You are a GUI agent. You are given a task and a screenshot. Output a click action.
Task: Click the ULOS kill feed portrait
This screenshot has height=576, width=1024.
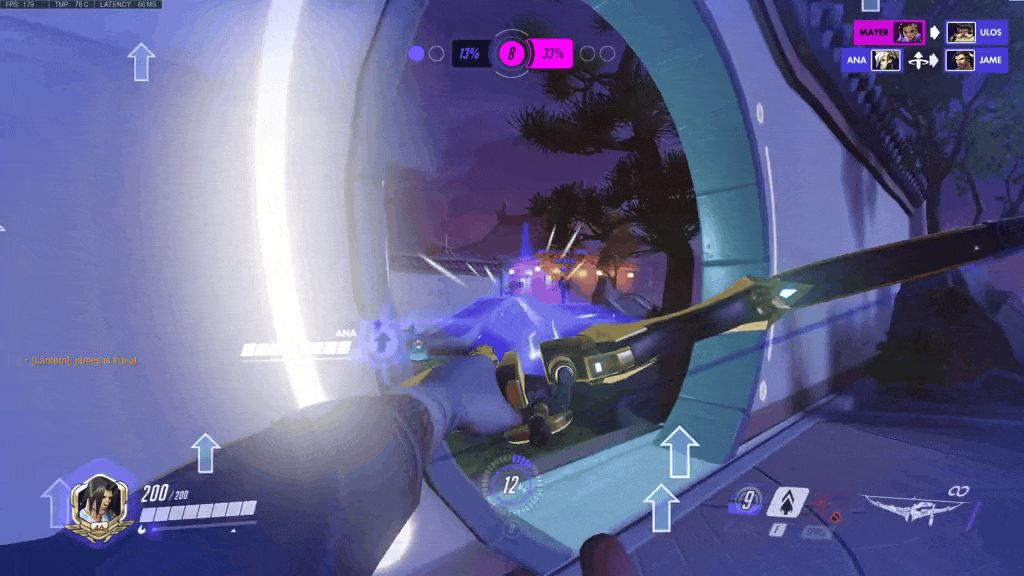(x=961, y=32)
